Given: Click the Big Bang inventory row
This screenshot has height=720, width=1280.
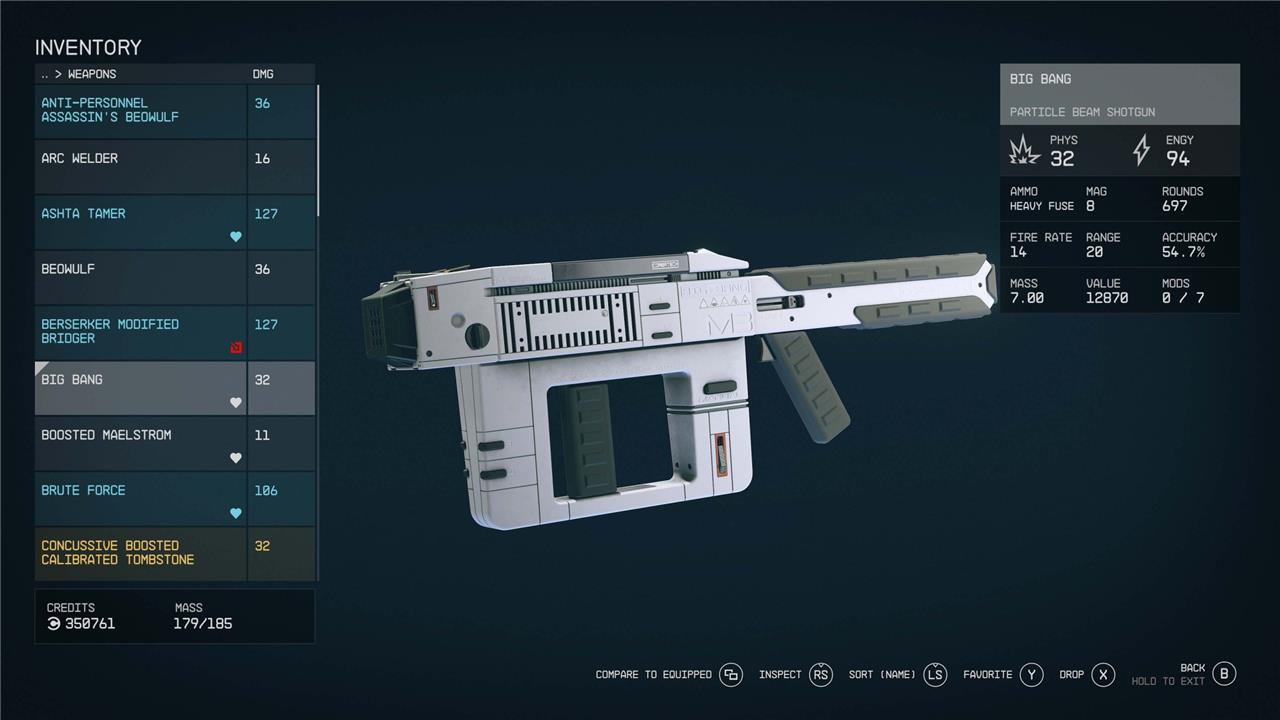Looking at the screenshot, I should tap(140, 388).
